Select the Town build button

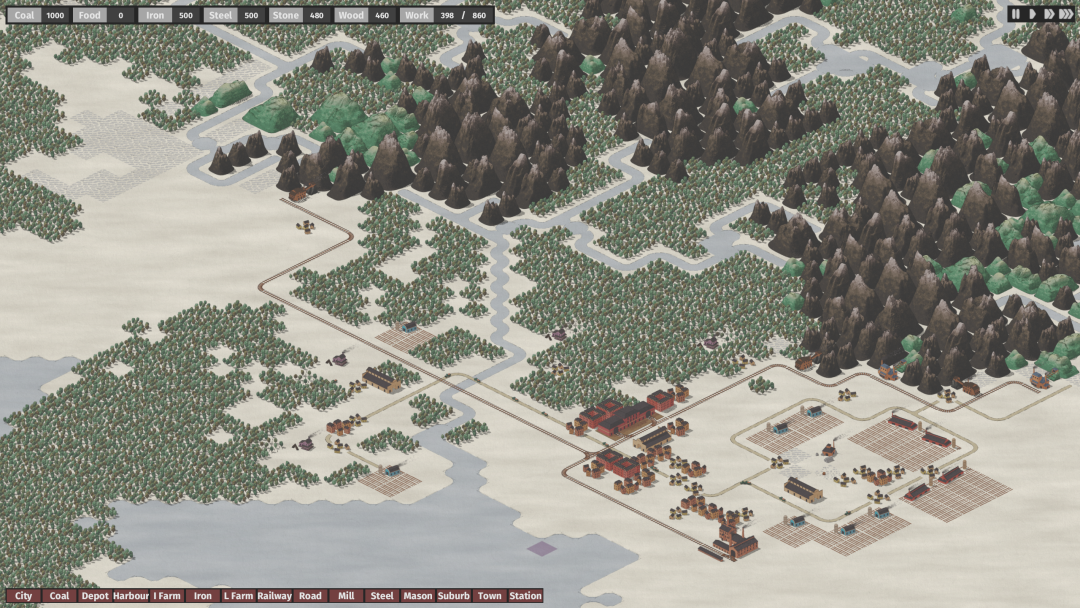[490, 596]
